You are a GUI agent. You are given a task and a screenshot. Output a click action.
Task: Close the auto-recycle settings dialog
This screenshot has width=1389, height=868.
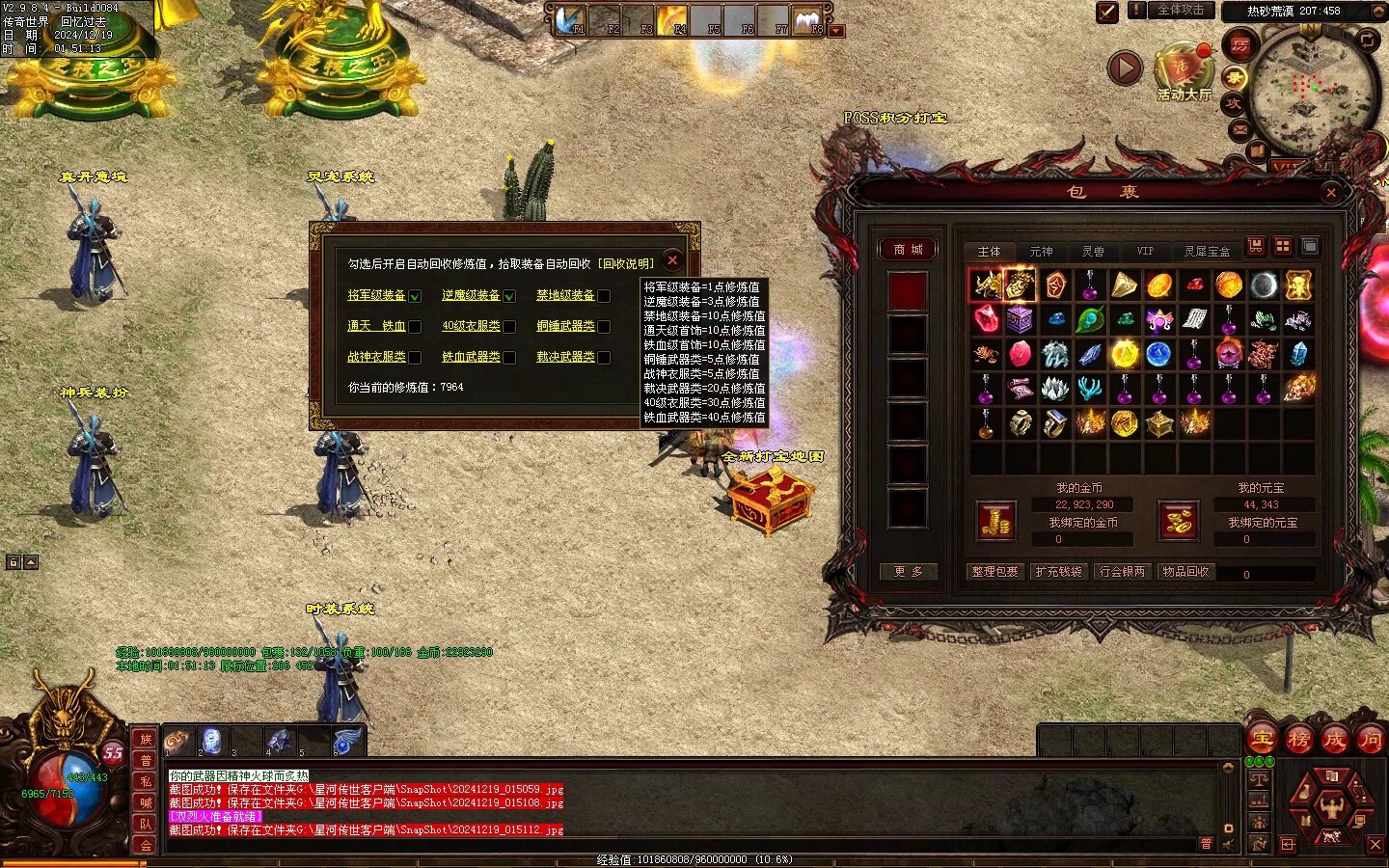(x=672, y=260)
